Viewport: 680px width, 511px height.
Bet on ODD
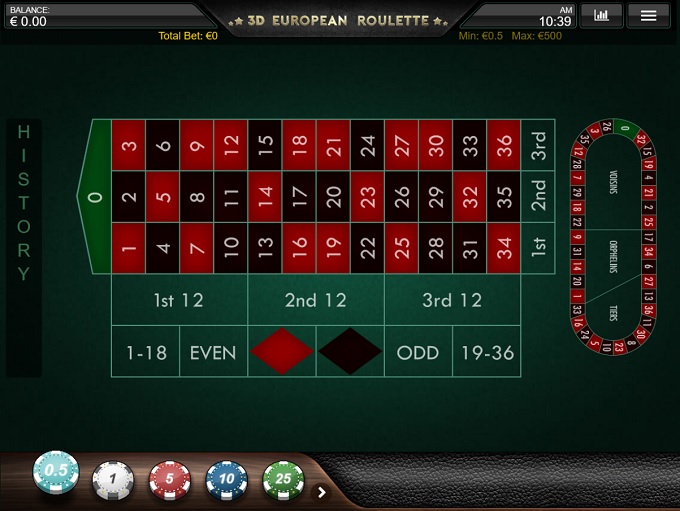pyautogui.click(x=418, y=352)
